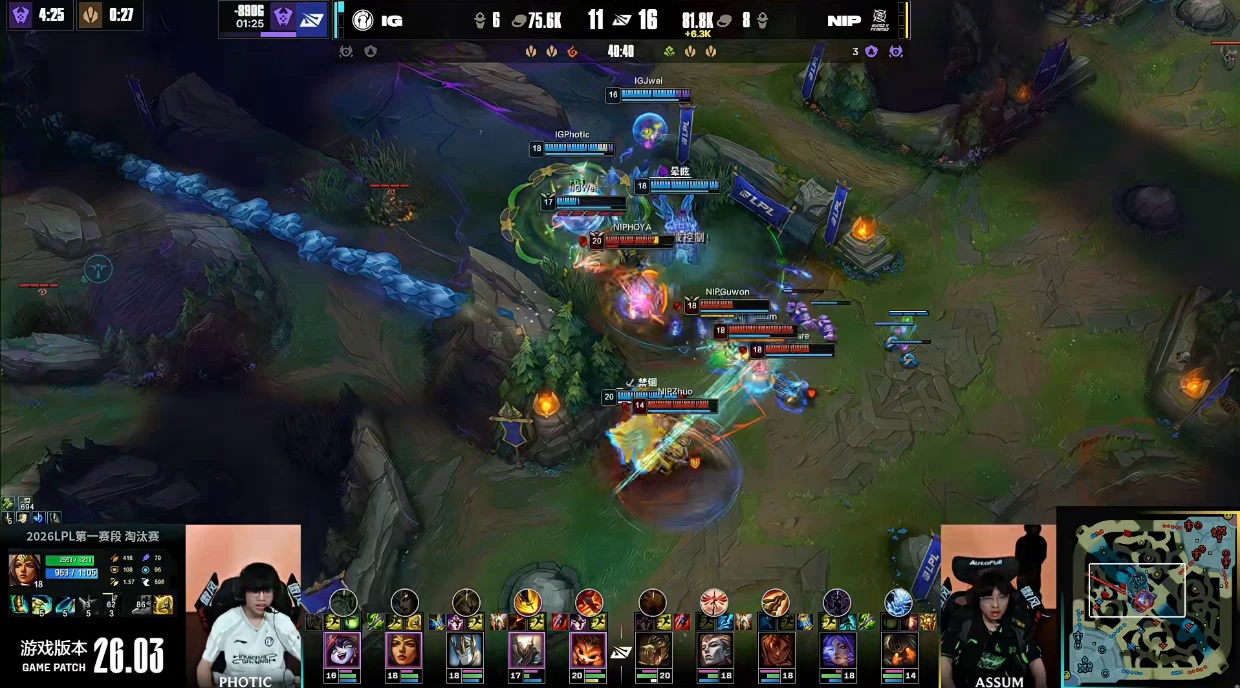Click the IG team logo in scoreboard
This screenshot has height=688, width=1240.
[363, 20]
